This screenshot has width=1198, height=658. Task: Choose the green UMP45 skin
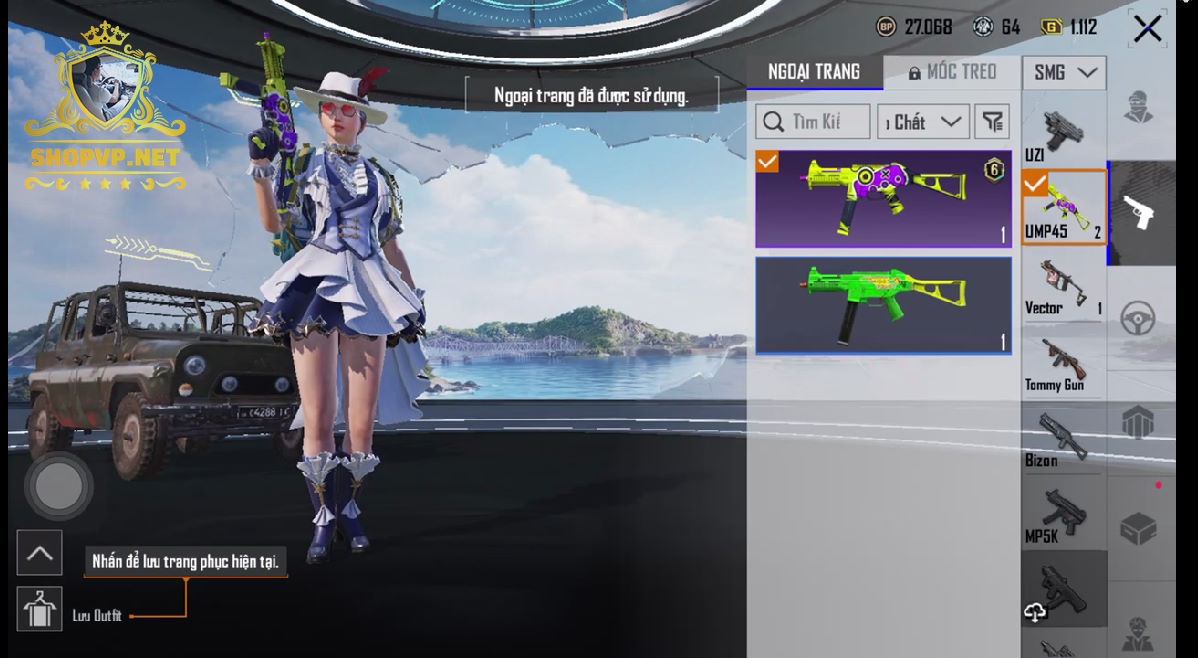883,305
